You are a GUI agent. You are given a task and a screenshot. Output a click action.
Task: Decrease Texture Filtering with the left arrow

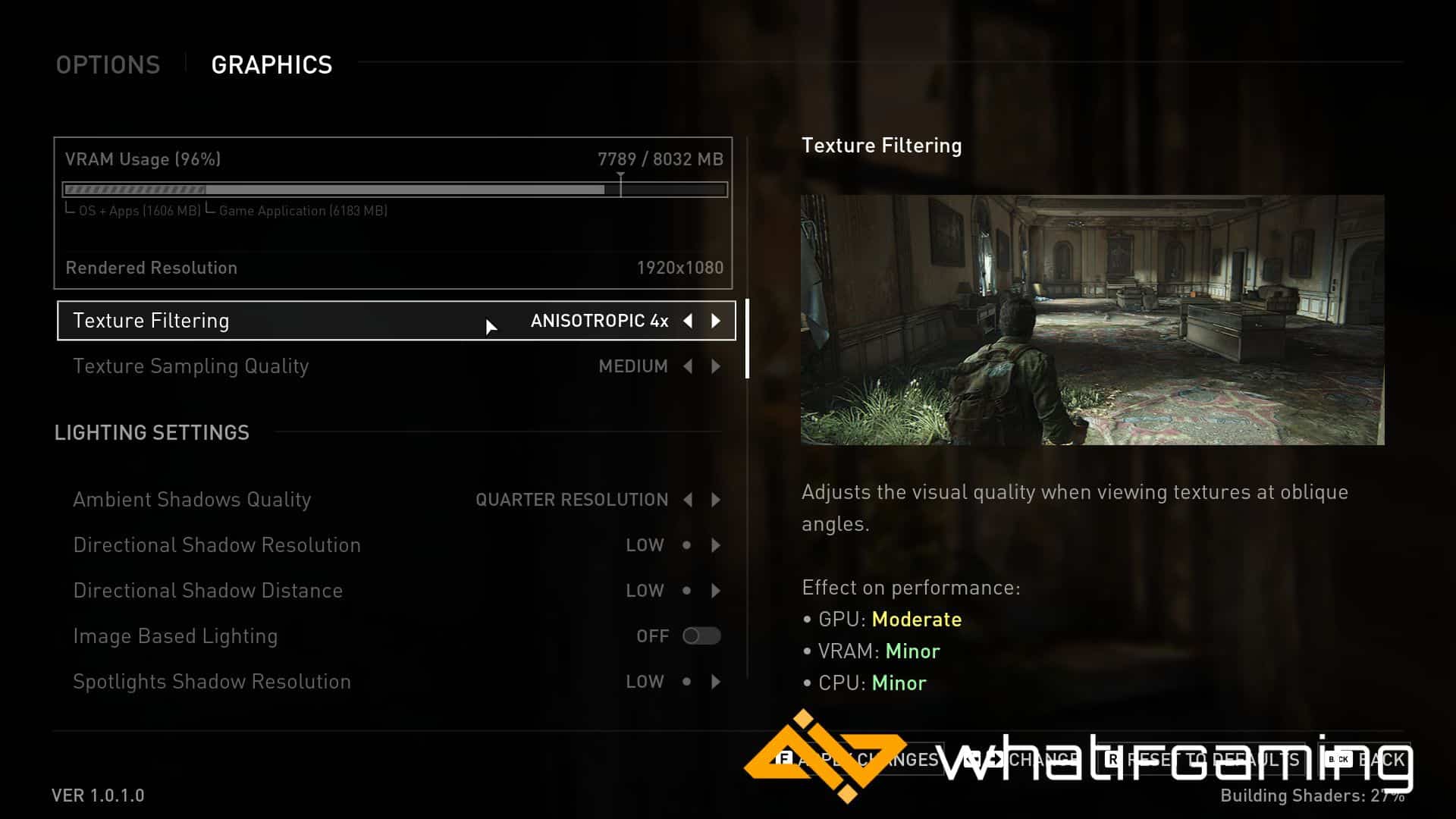point(688,321)
